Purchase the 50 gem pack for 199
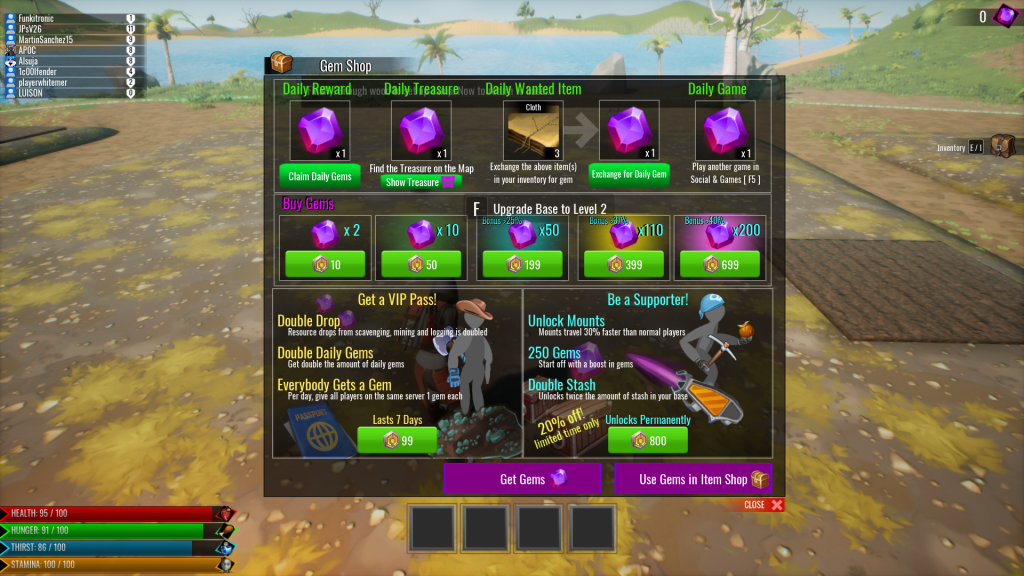Image resolution: width=1024 pixels, height=576 pixels. [x=522, y=264]
